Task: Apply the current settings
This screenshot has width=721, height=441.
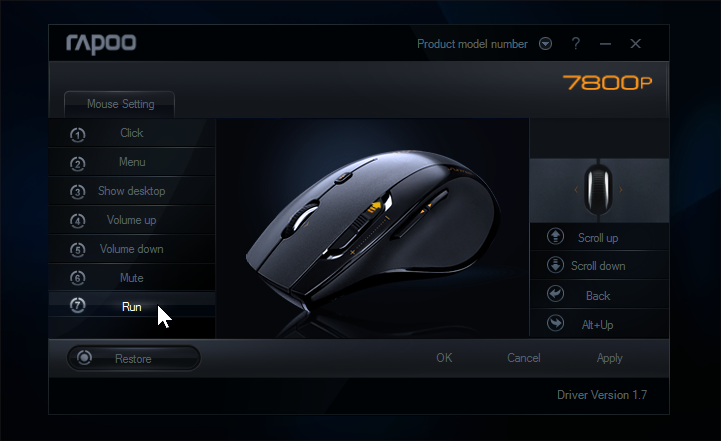Action: pos(609,358)
